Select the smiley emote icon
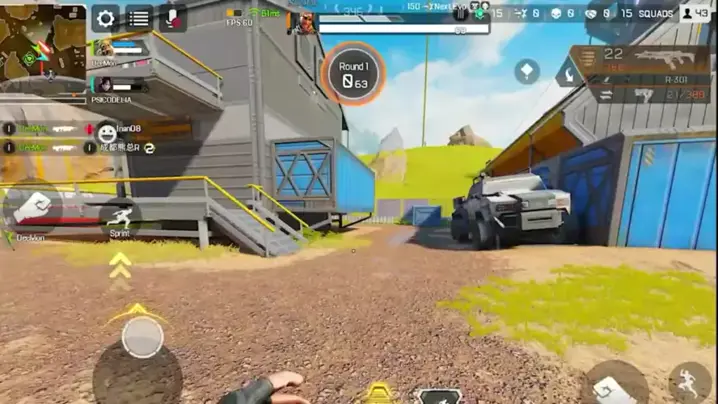The image size is (718, 404). point(106,130)
